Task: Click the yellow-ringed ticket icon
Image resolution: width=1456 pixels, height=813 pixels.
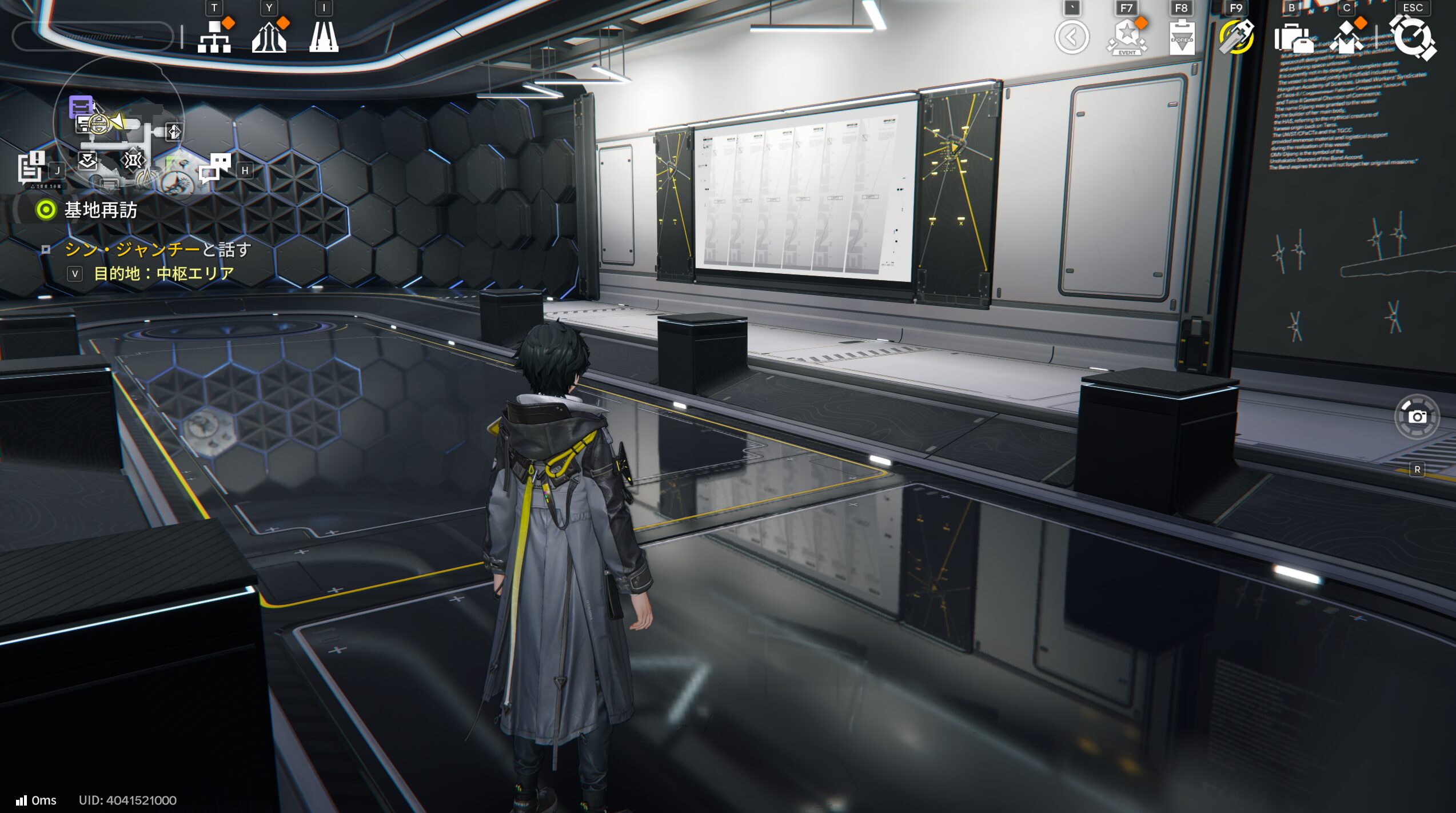Action: click(x=1236, y=38)
